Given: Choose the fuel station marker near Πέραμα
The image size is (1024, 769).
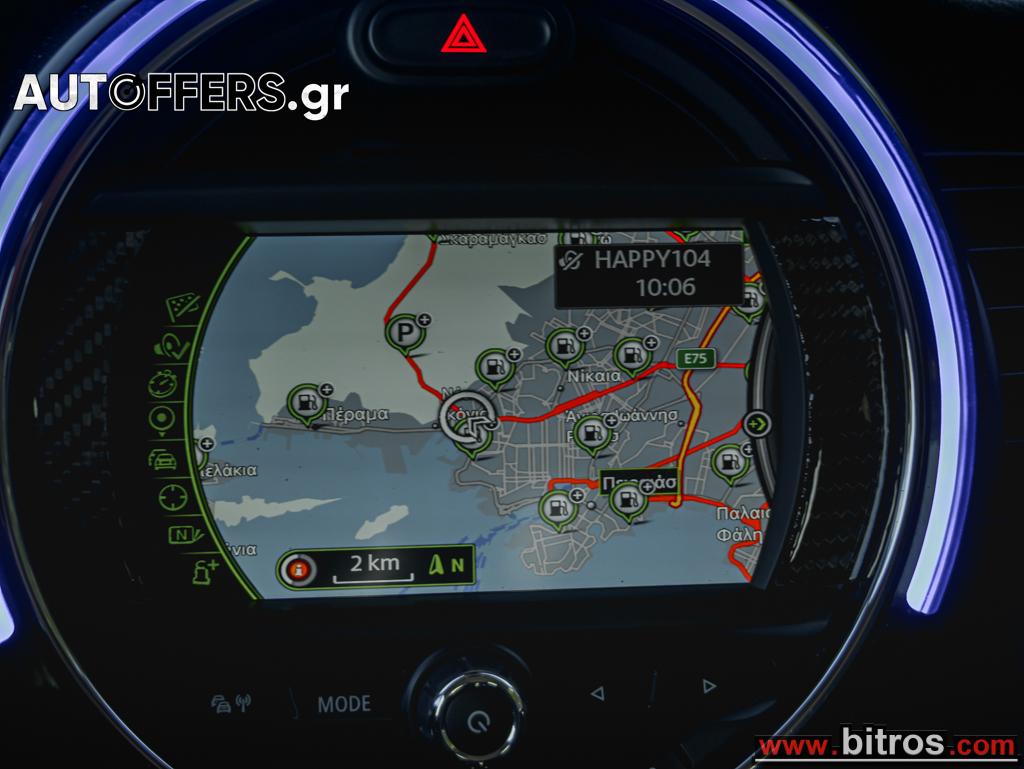Looking at the screenshot, I should tap(307, 402).
